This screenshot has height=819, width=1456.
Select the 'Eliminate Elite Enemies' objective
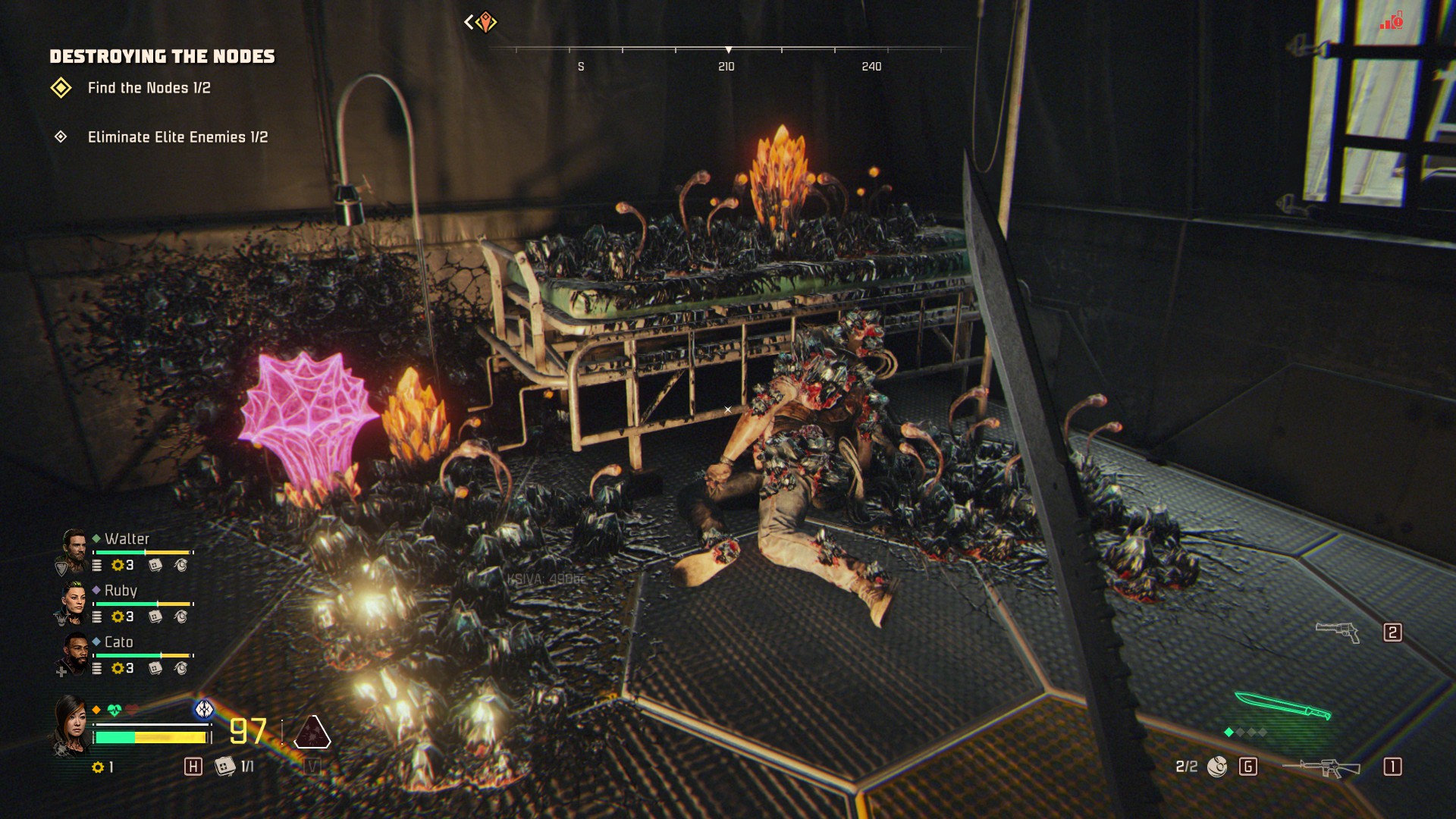(x=177, y=137)
